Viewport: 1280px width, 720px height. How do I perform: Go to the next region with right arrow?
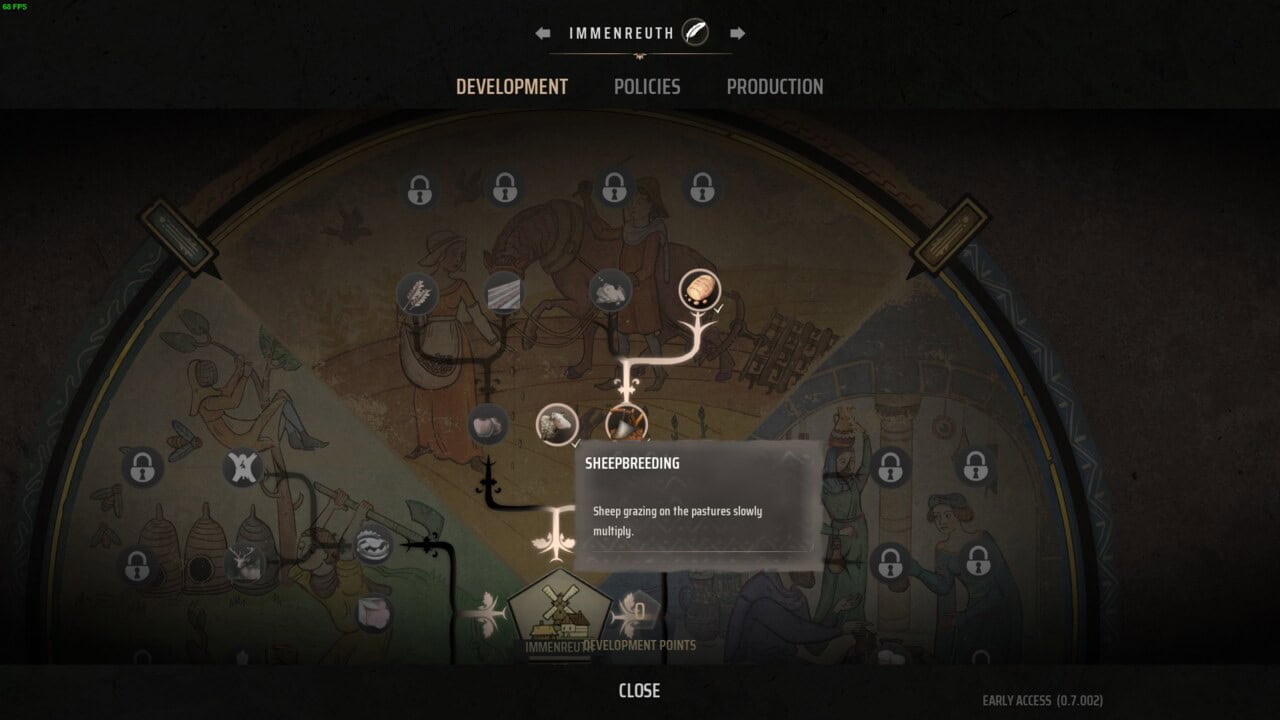tap(737, 33)
